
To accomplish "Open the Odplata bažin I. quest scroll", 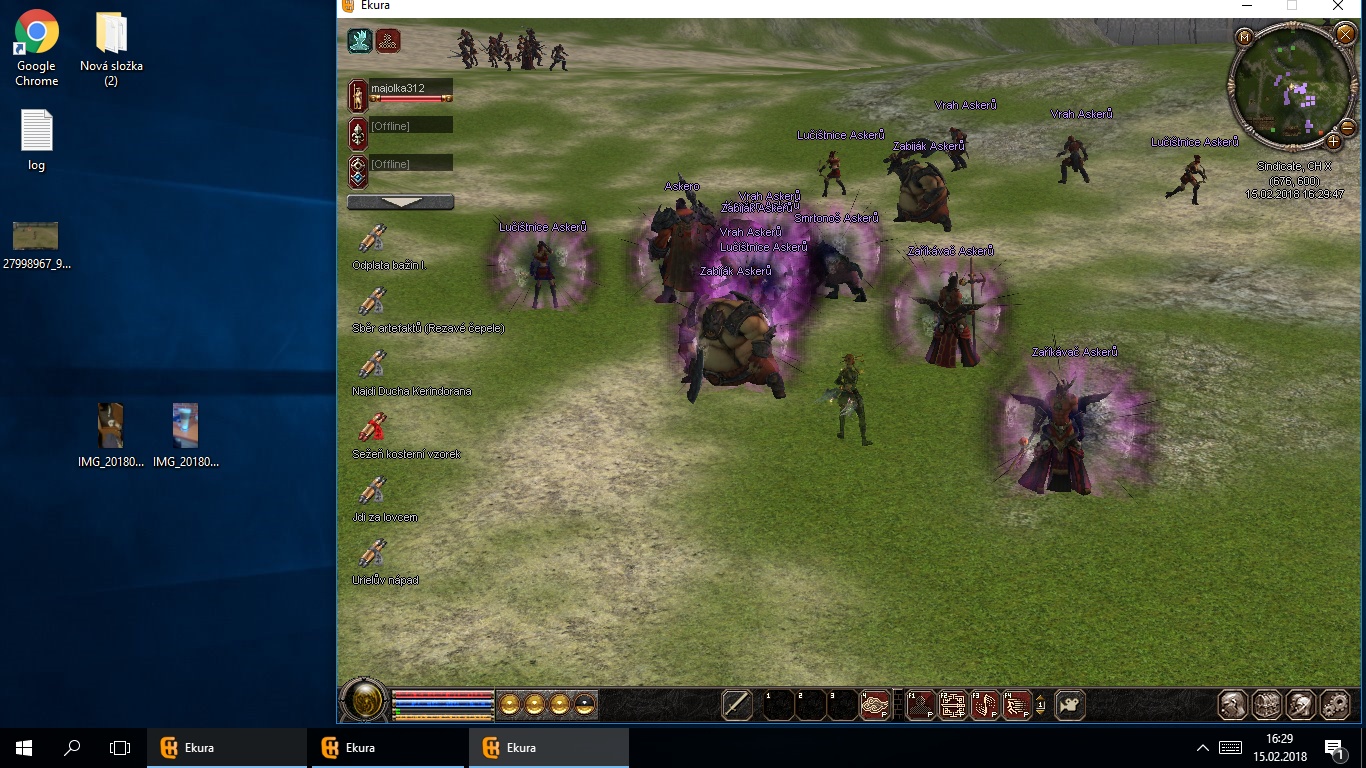I will point(372,240).
